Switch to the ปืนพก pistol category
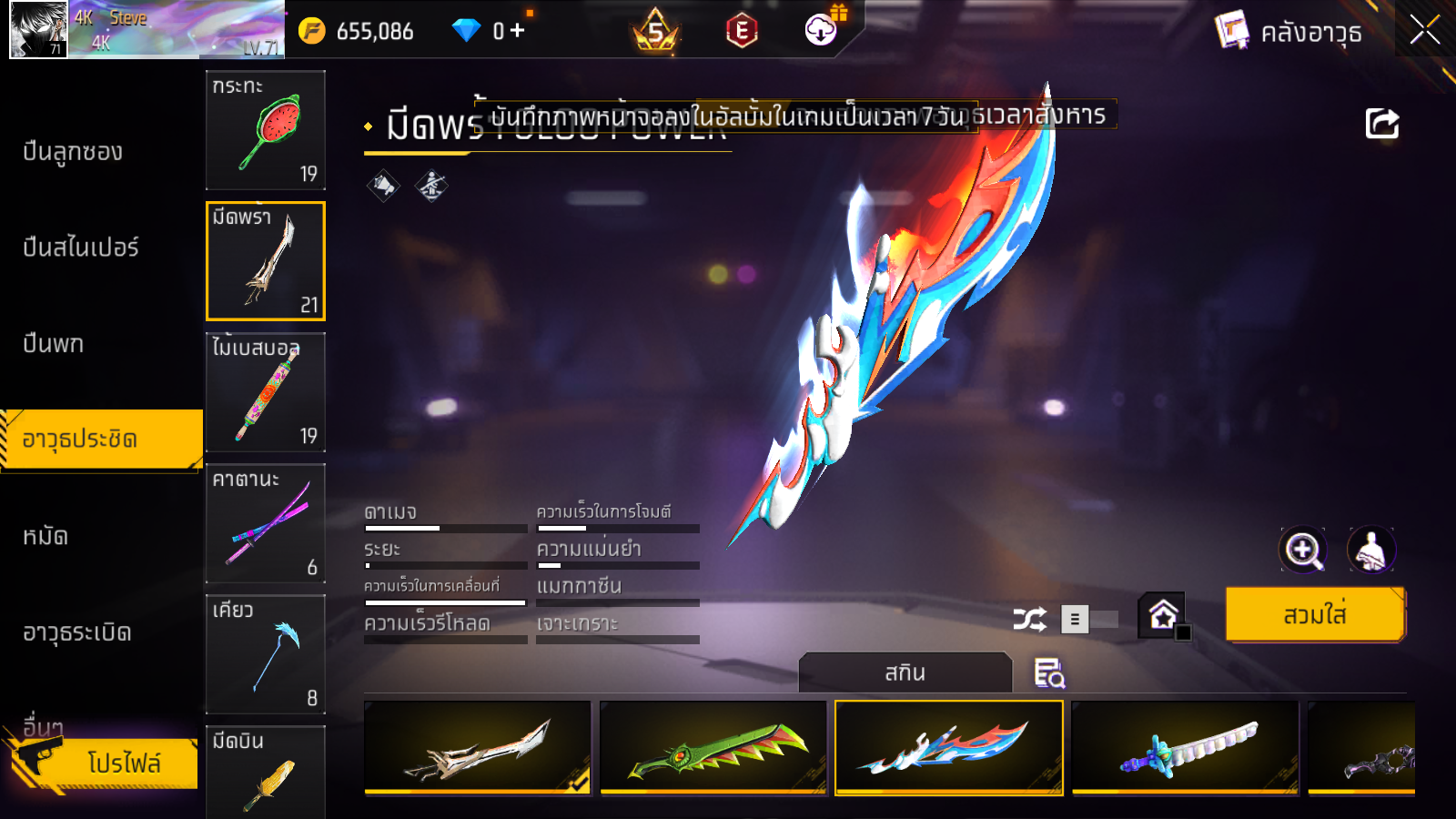Image resolution: width=1456 pixels, height=819 pixels. coord(54,344)
